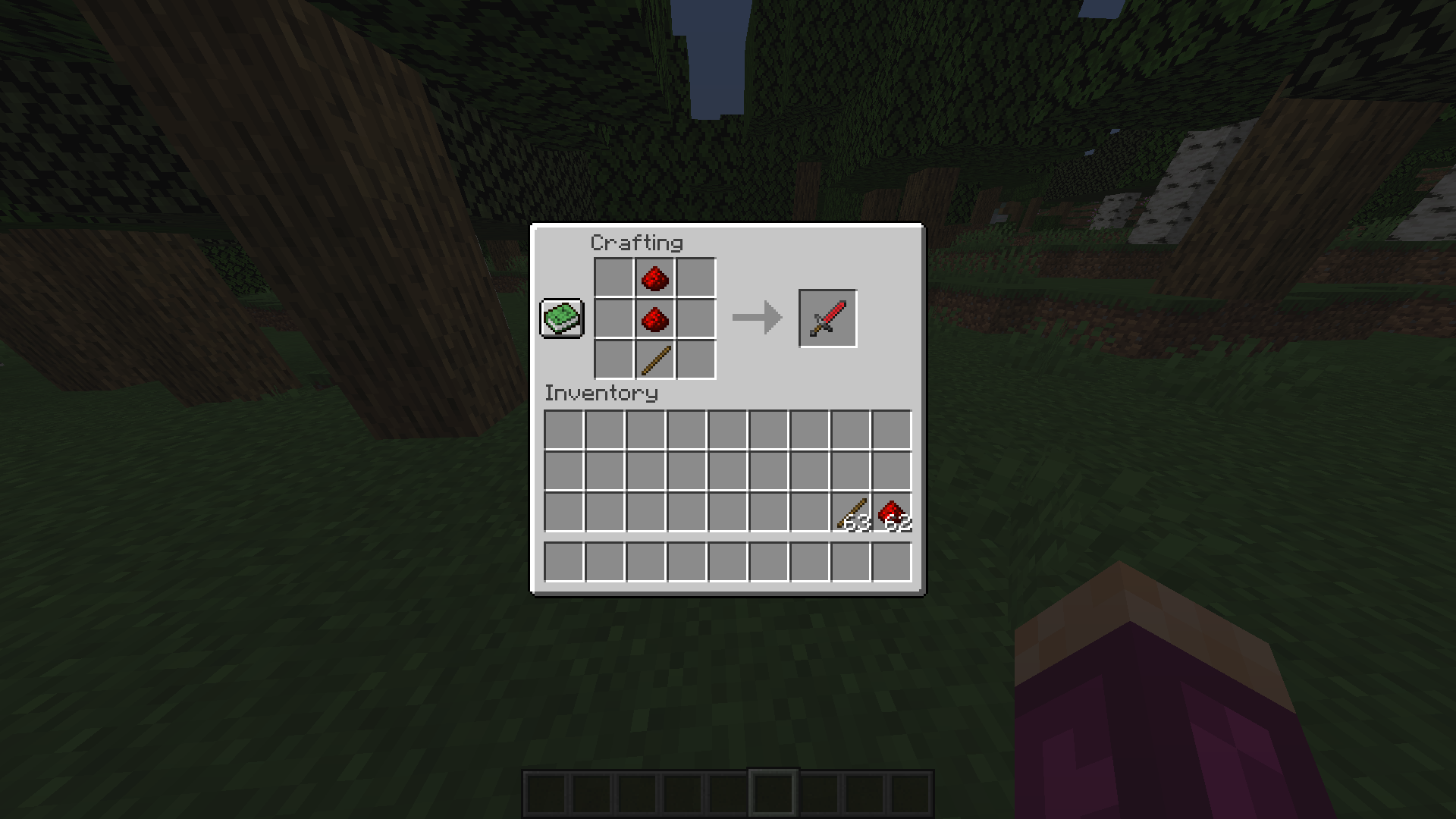Click the empty top-left crafting grid slot
The width and height of the screenshot is (1456, 819).
pyautogui.click(x=614, y=279)
